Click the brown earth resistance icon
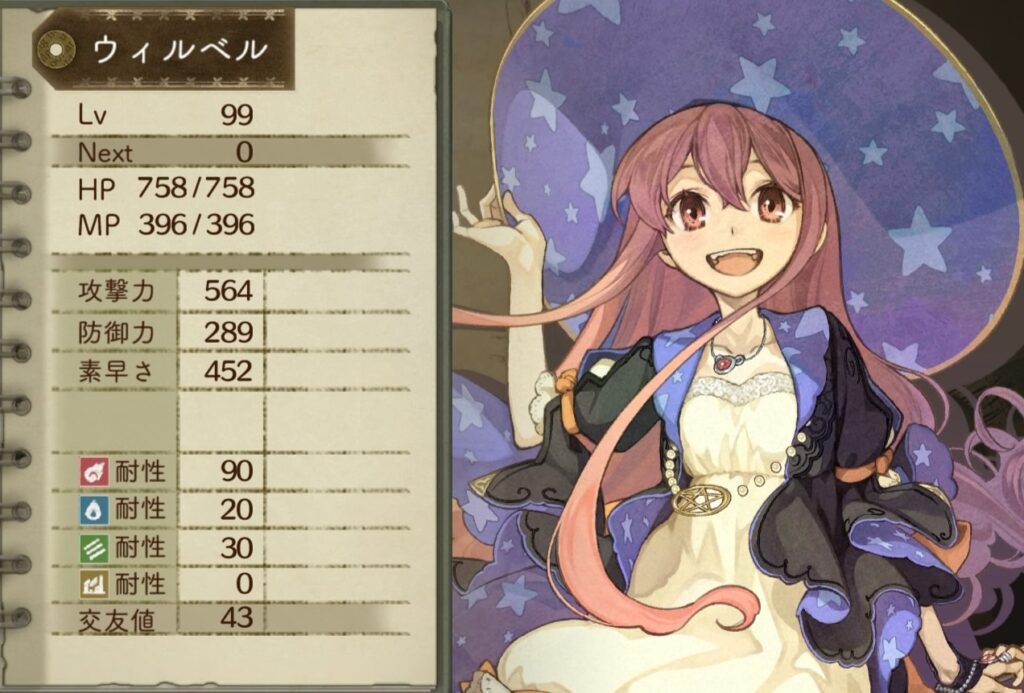This screenshot has height=693, width=1024. click(x=93, y=584)
